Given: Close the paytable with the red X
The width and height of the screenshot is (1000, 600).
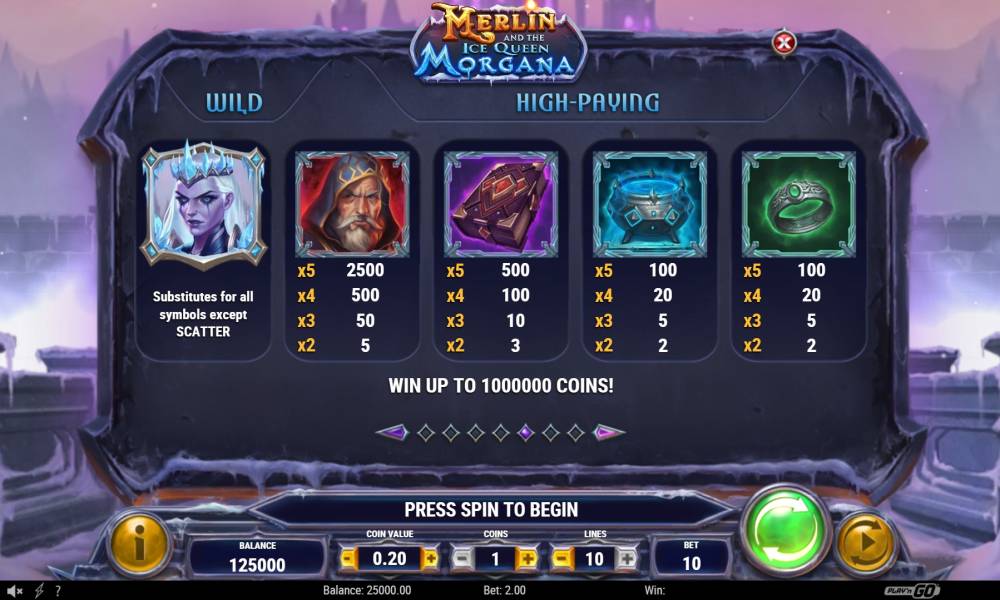Looking at the screenshot, I should tap(785, 42).
